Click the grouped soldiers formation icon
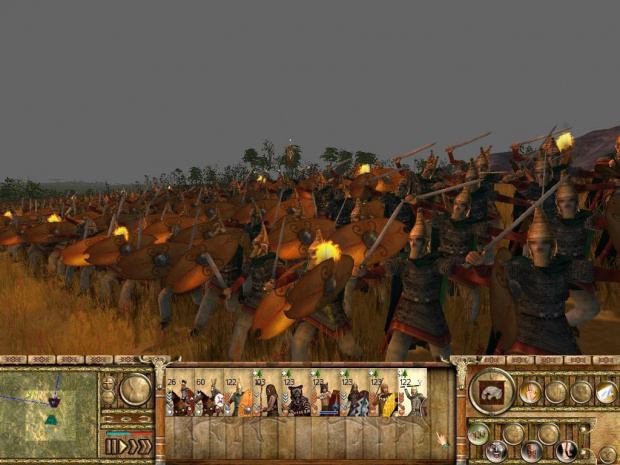The height and width of the screenshot is (465, 620). [479, 433]
